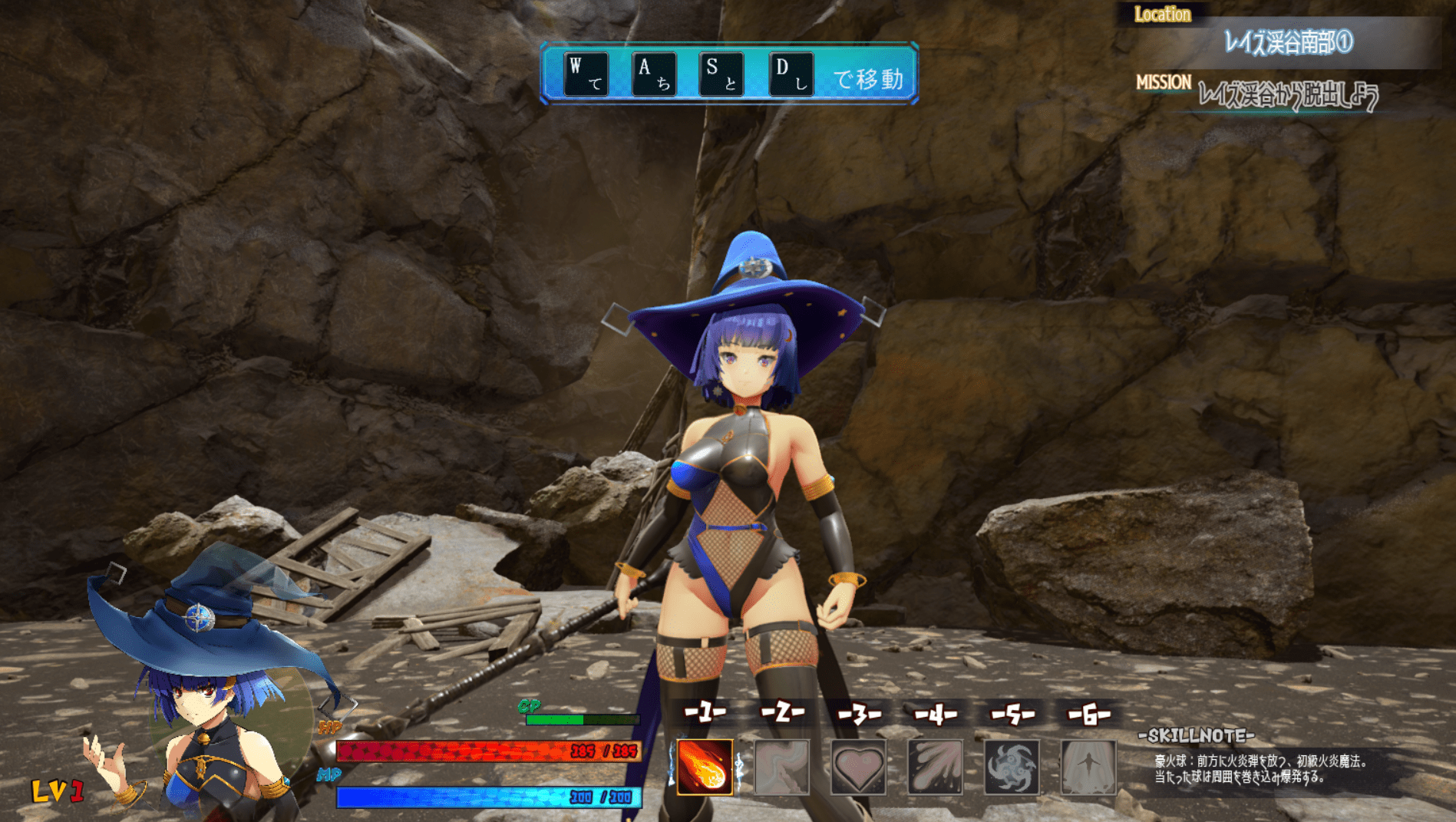Select the fireball skill in slot 1
The height and width of the screenshot is (822, 1456).
[x=705, y=767]
